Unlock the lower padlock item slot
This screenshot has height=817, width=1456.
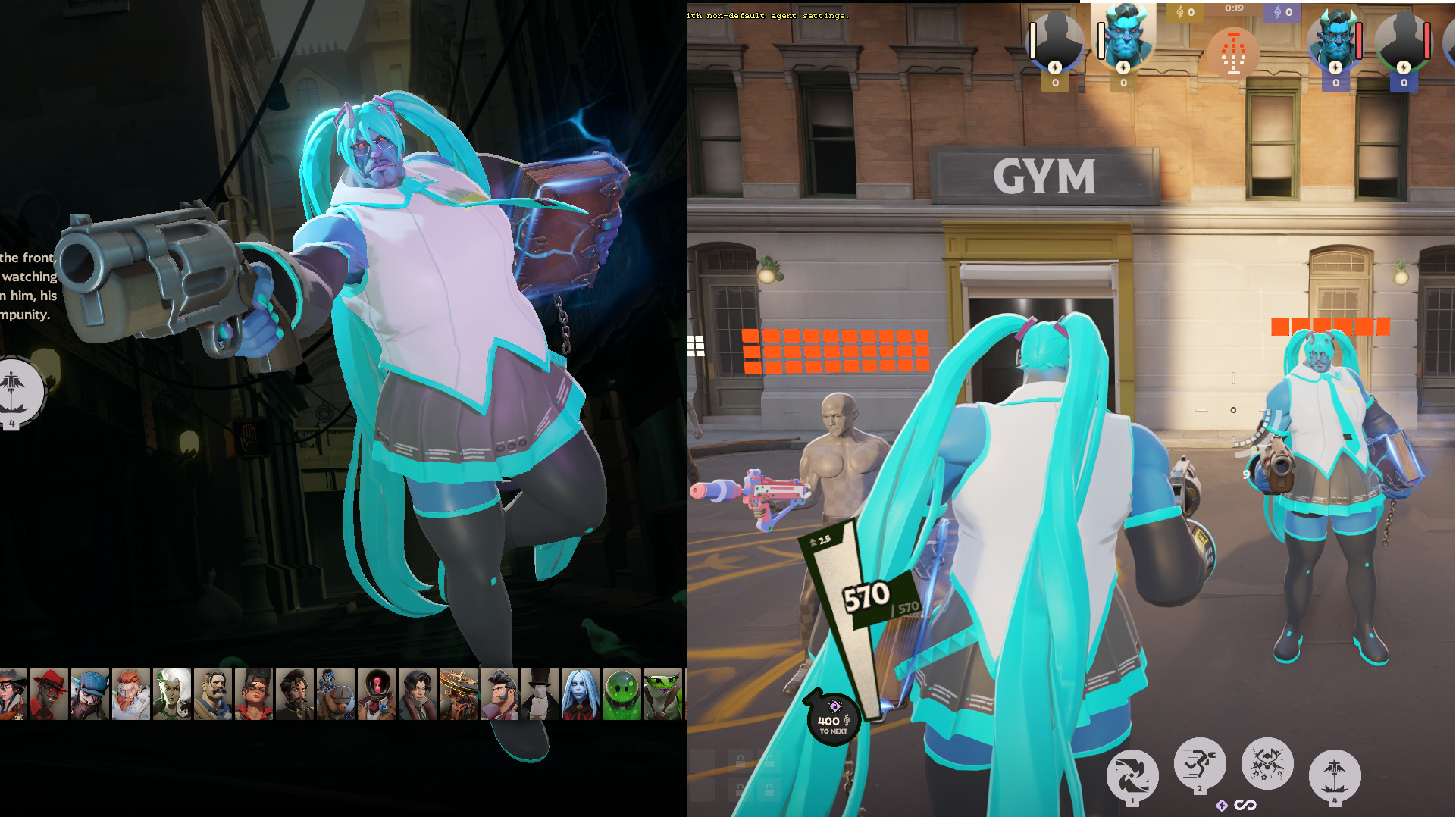742,788
